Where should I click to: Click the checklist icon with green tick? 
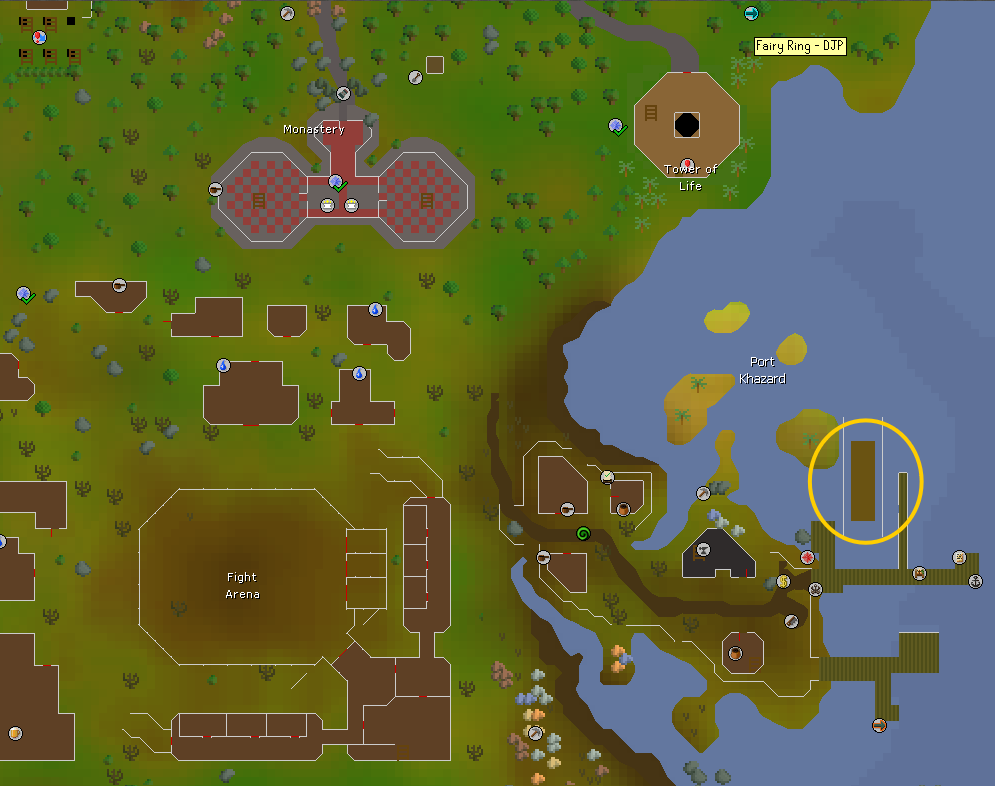click(x=25, y=294)
